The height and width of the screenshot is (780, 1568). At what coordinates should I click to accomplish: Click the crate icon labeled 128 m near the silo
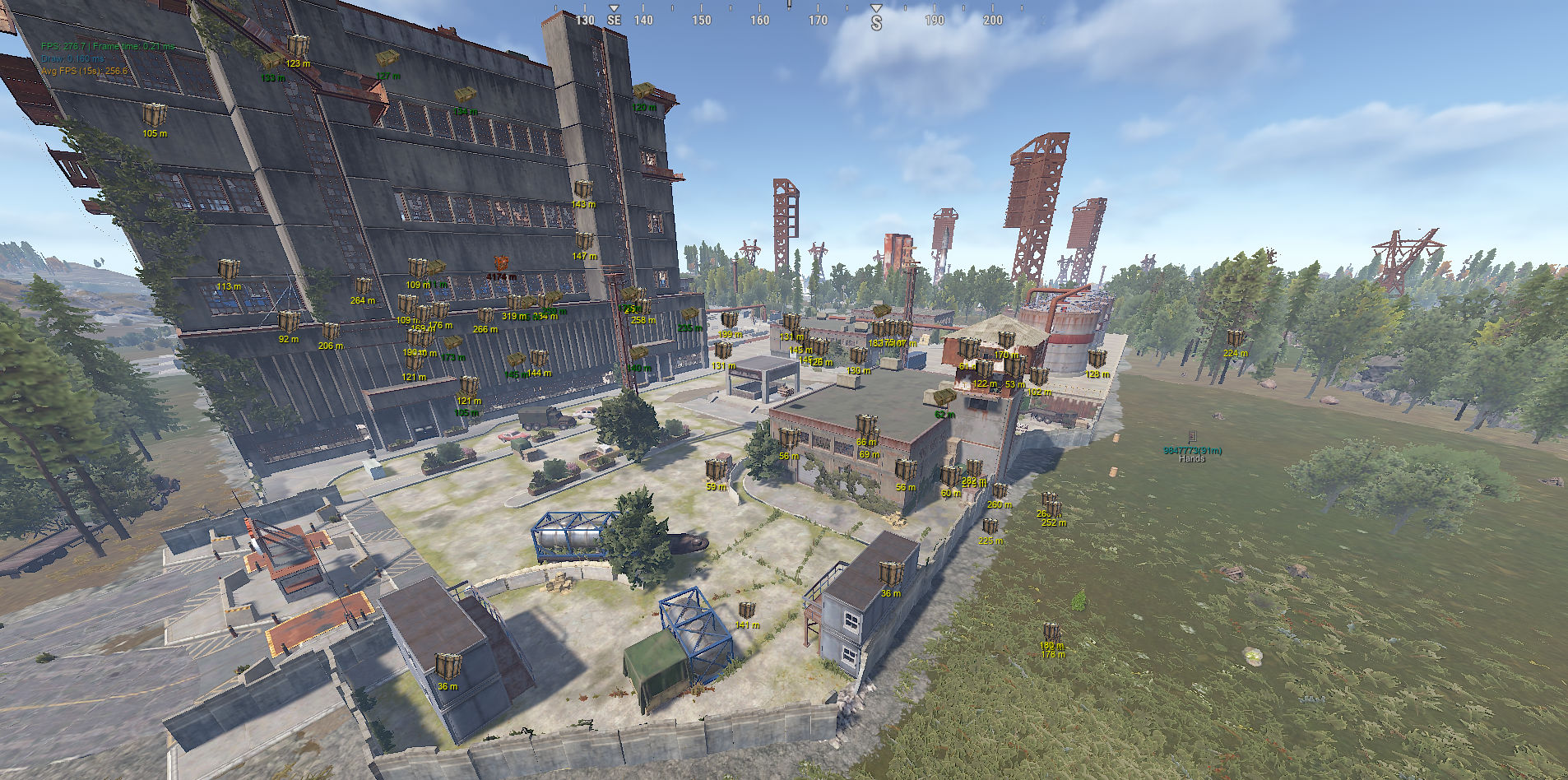pyautogui.click(x=1097, y=359)
